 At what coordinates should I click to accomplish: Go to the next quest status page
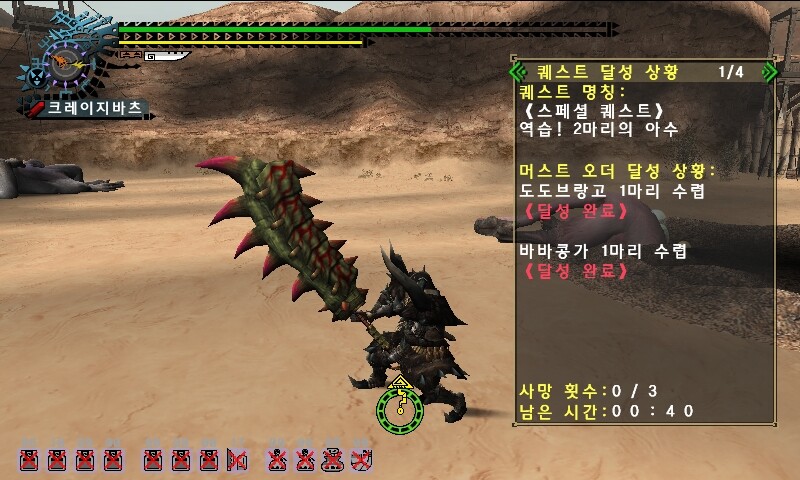tap(768, 72)
